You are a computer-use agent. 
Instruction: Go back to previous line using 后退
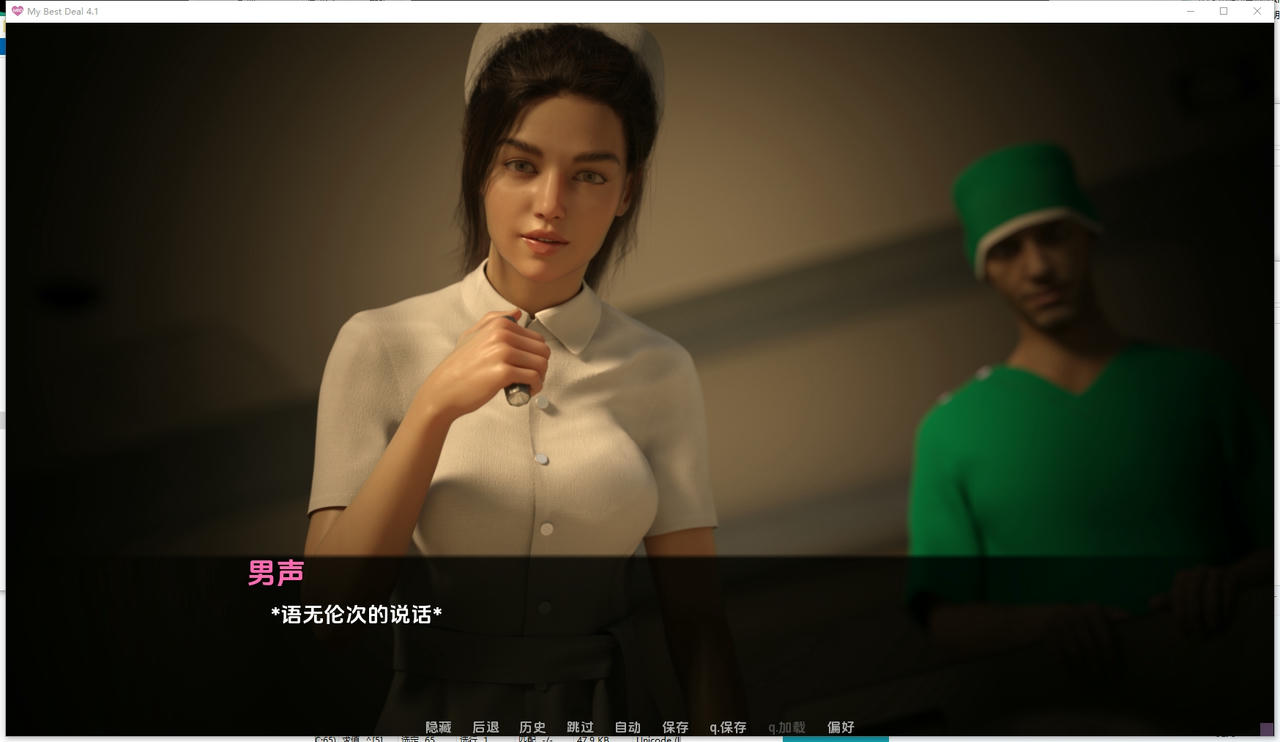pos(486,727)
